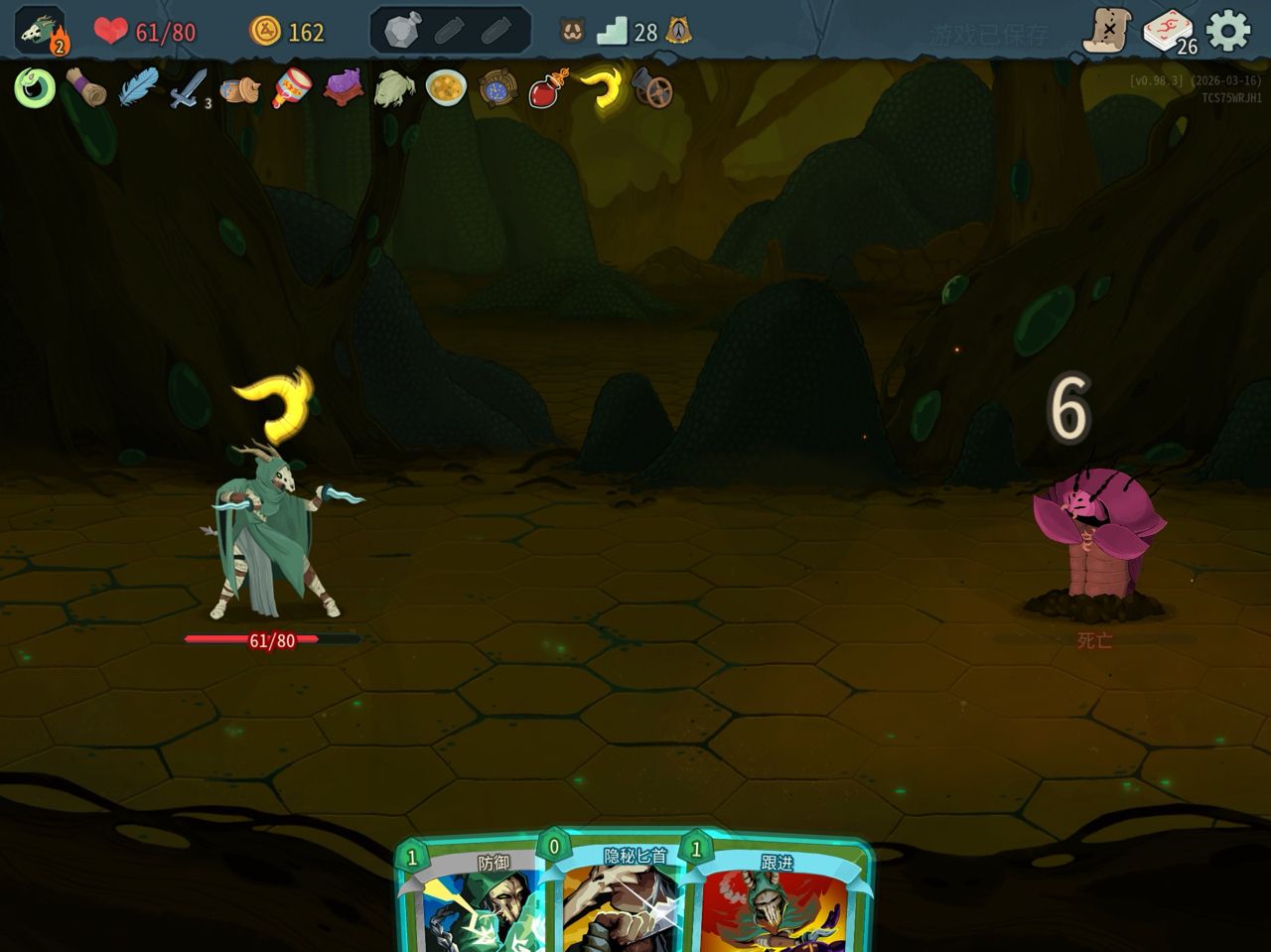Inspect the cannon wheel relic

pyautogui.click(x=652, y=89)
